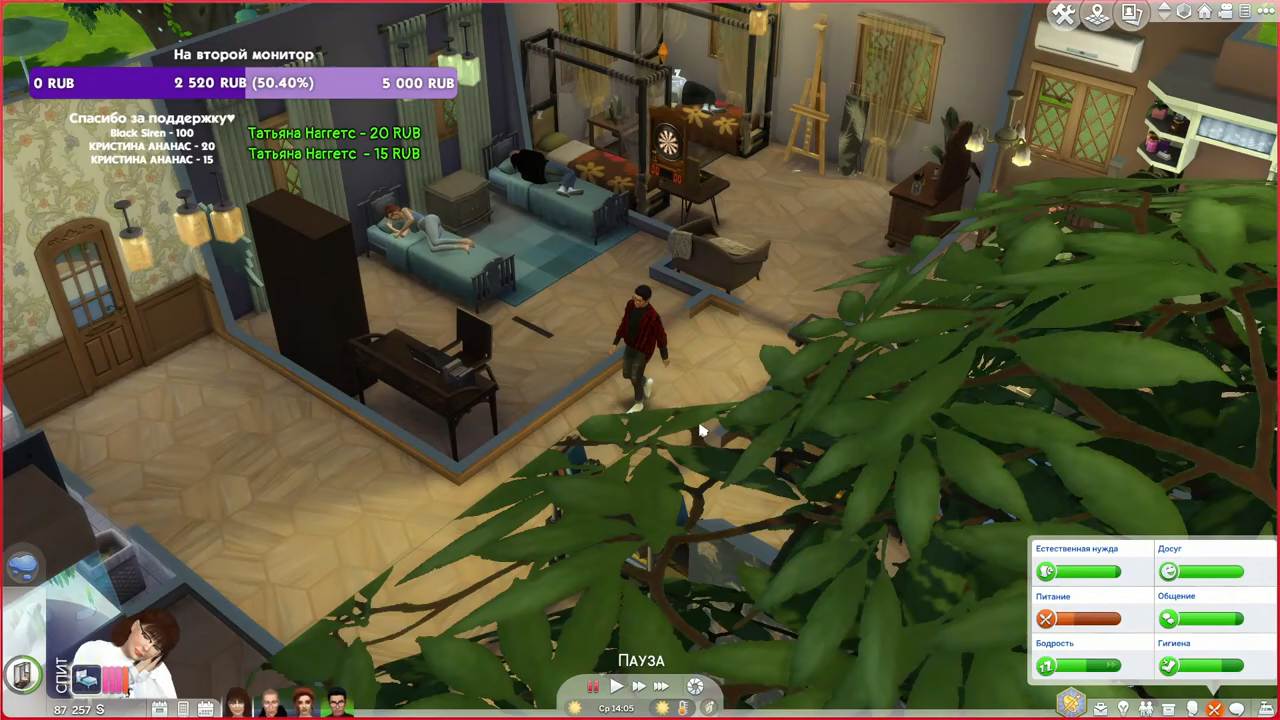Click the queued sleep action bed icon
The image size is (1280, 720).
point(86,679)
